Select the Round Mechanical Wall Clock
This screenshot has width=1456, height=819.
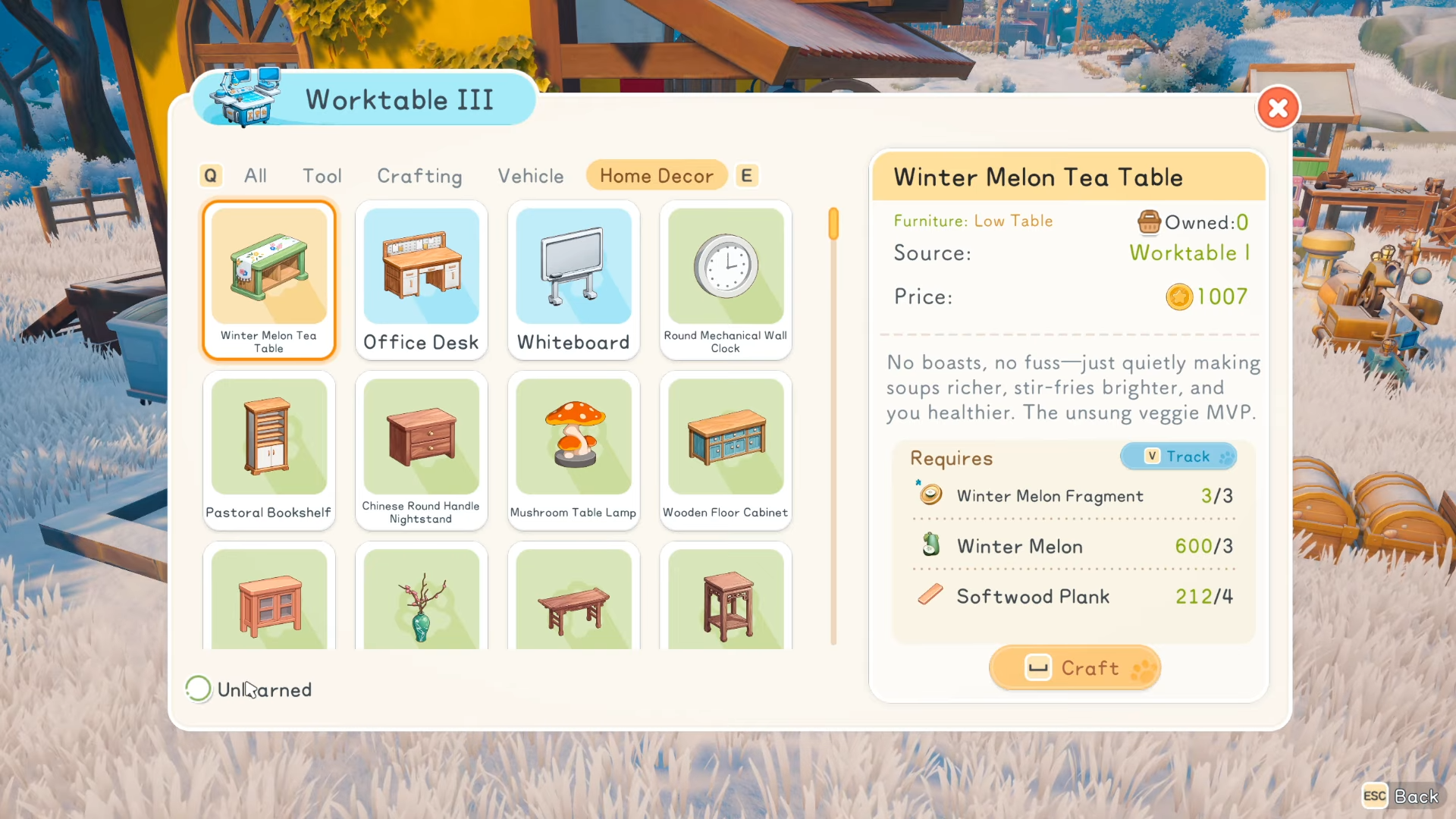[726, 280]
